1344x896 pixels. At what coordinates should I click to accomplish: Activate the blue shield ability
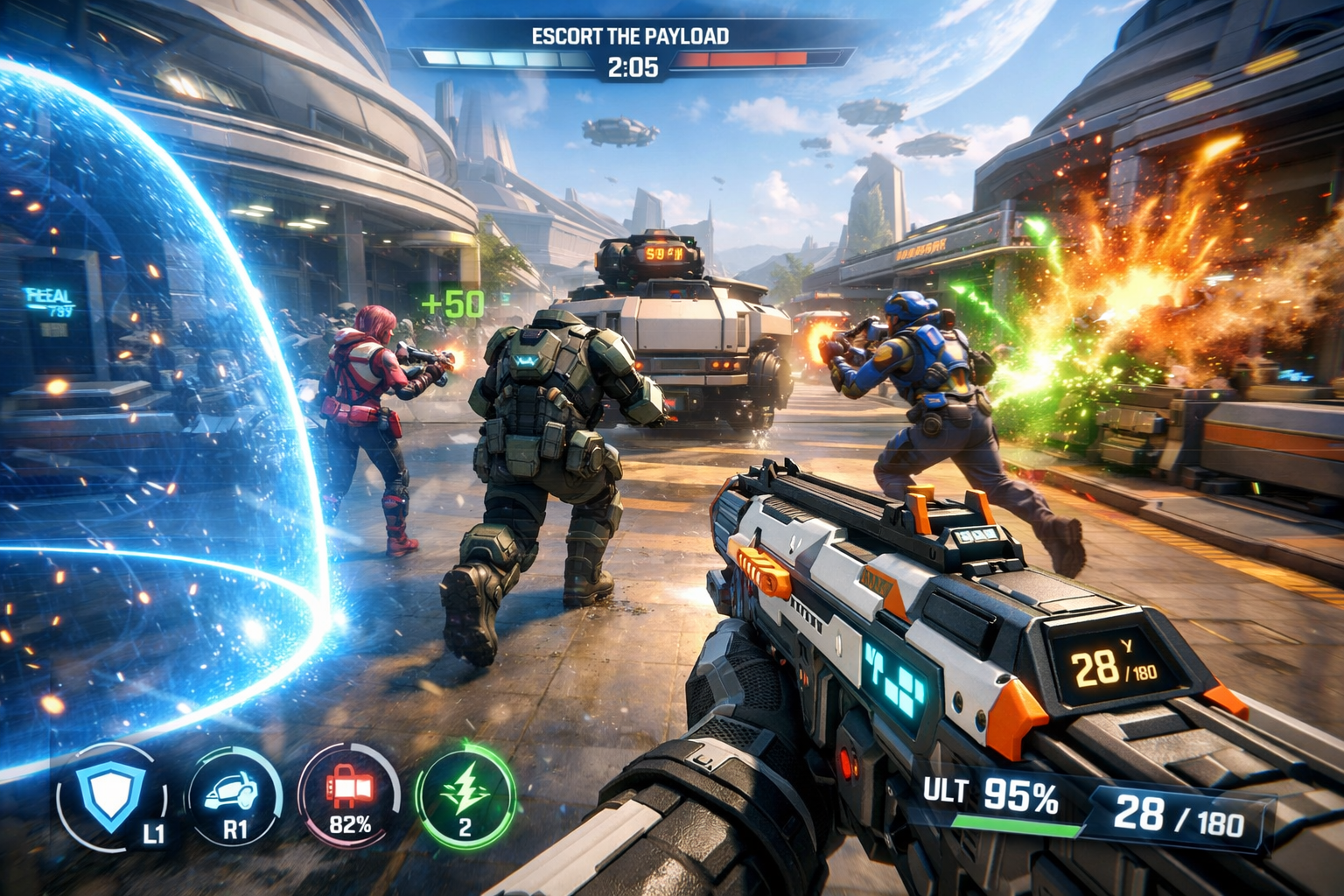pyautogui.click(x=110, y=798)
